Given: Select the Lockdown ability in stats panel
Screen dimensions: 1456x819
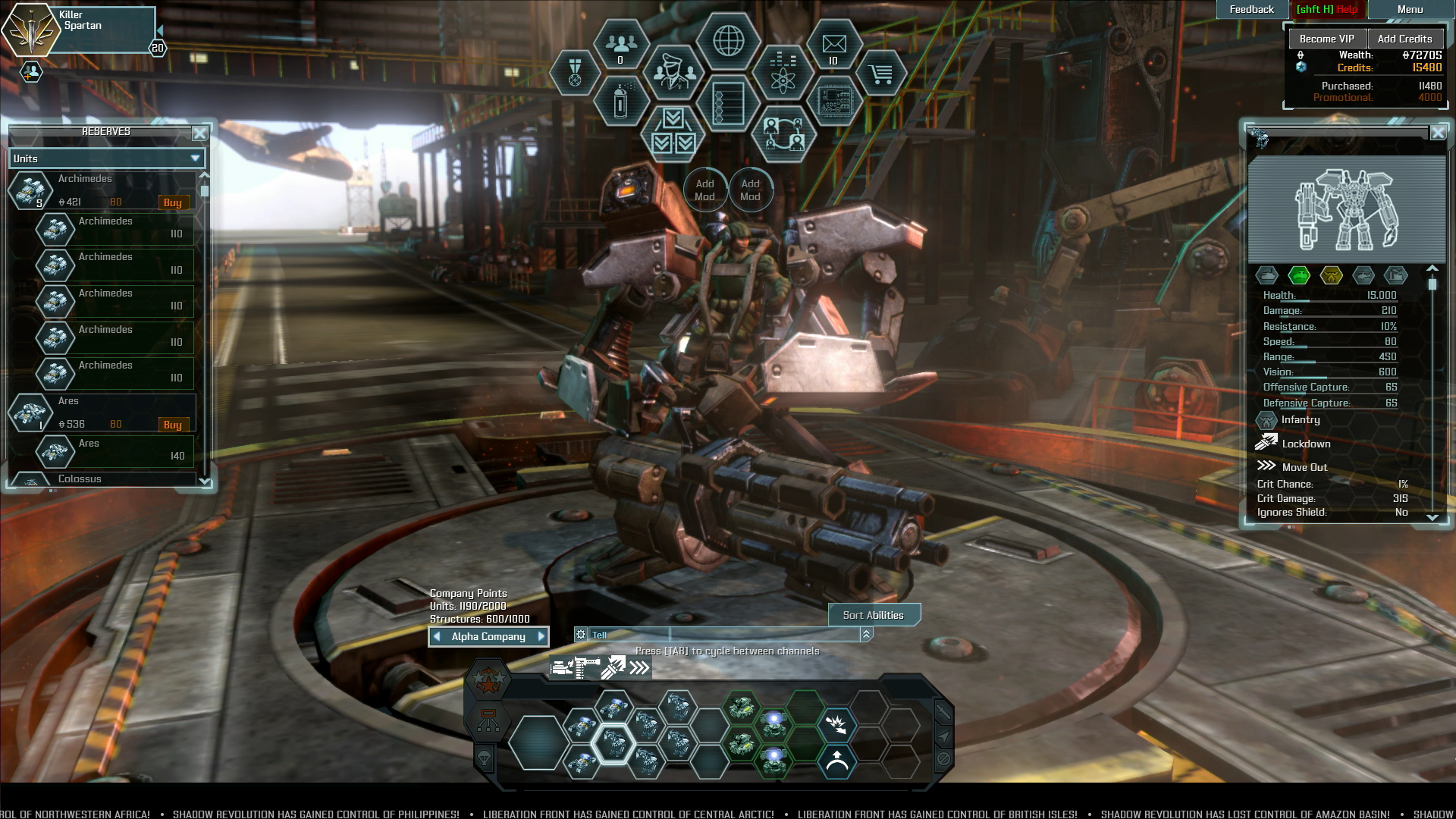Looking at the screenshot, I should [x=1305, y=444].
